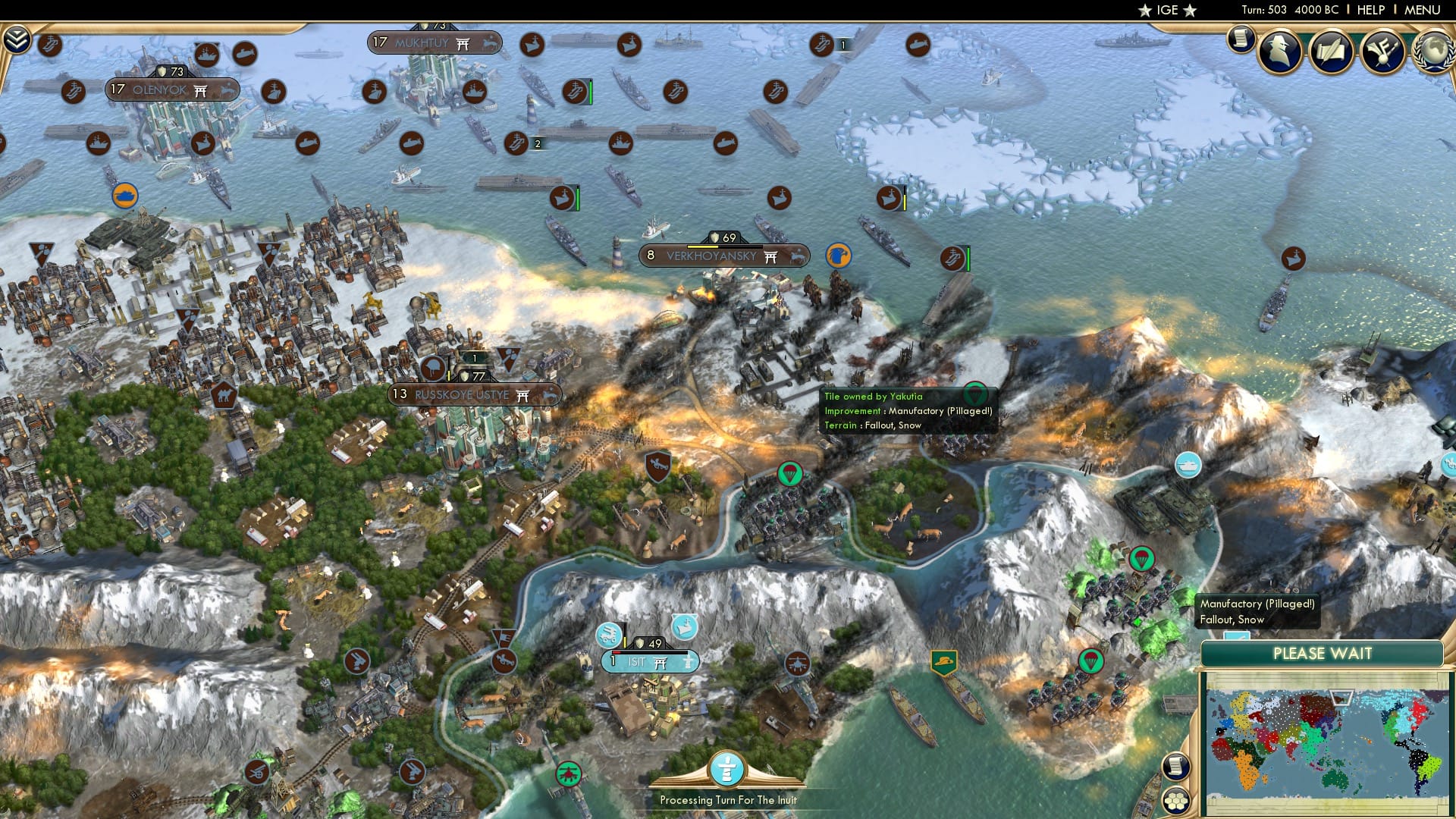Collapse the Please Wait minimap panel

pyautogui.click(x=1323, y=653)
